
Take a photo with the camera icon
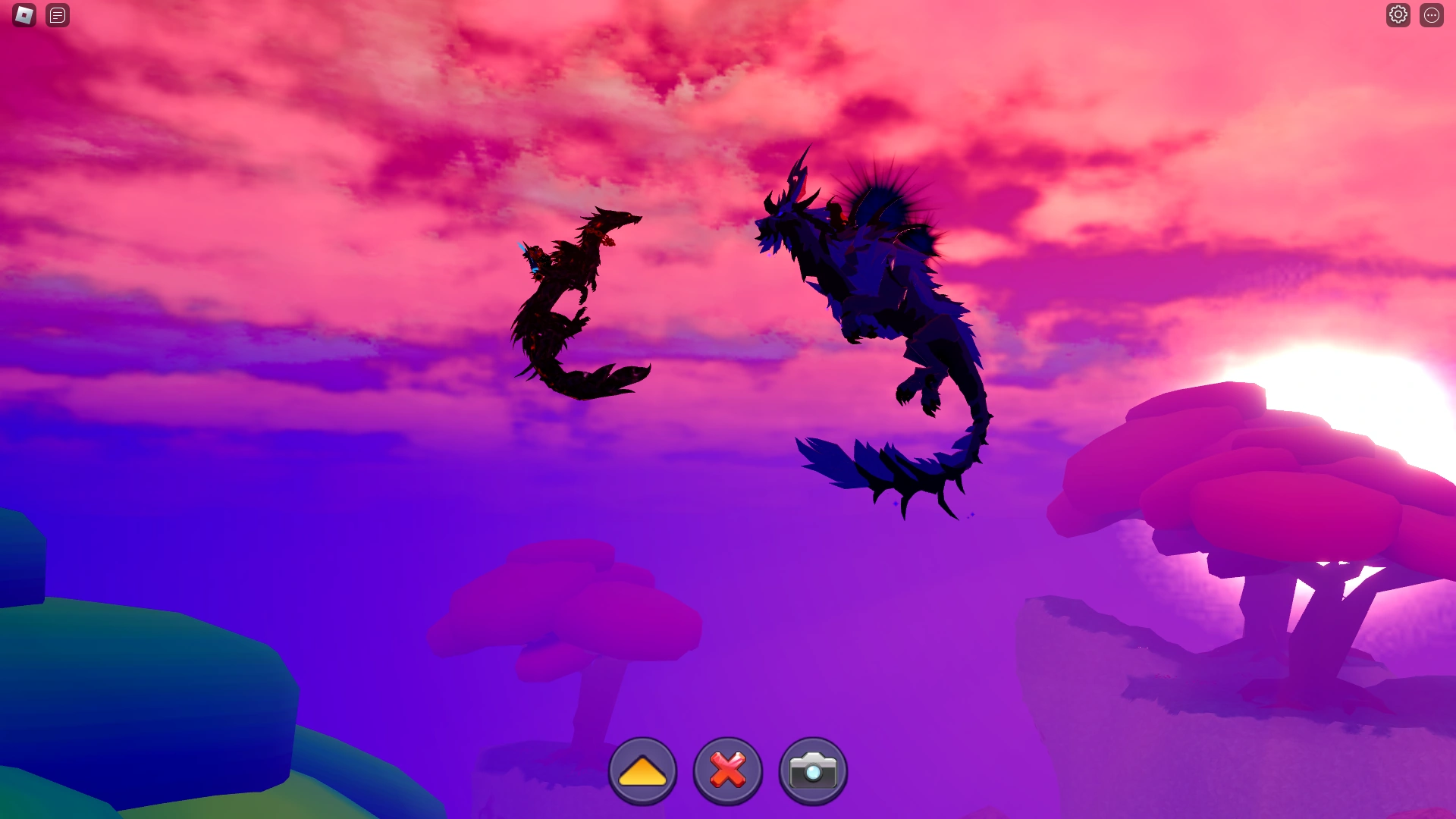(811, 769)
